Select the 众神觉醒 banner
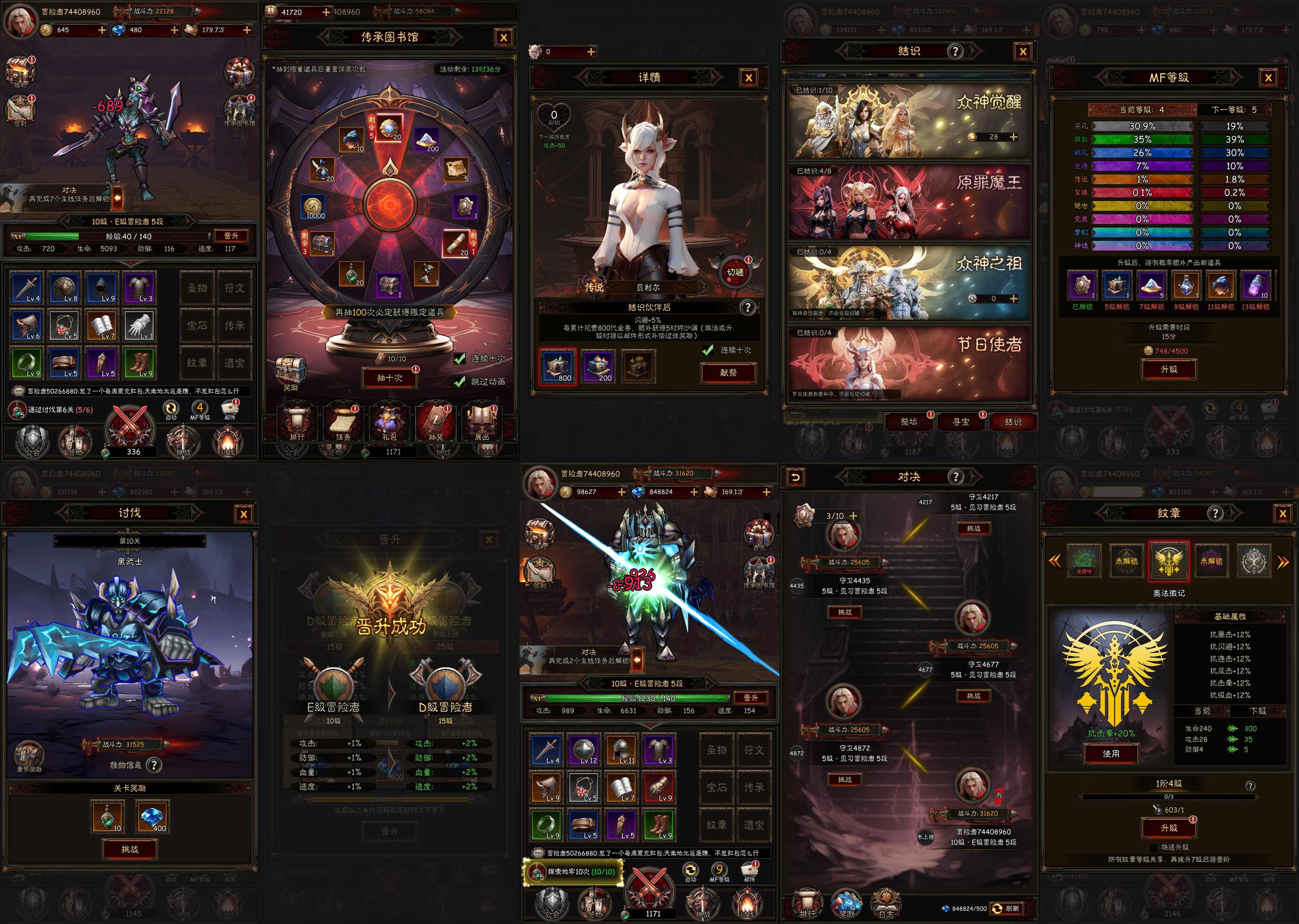1299x924 pixels. [909, 121]
